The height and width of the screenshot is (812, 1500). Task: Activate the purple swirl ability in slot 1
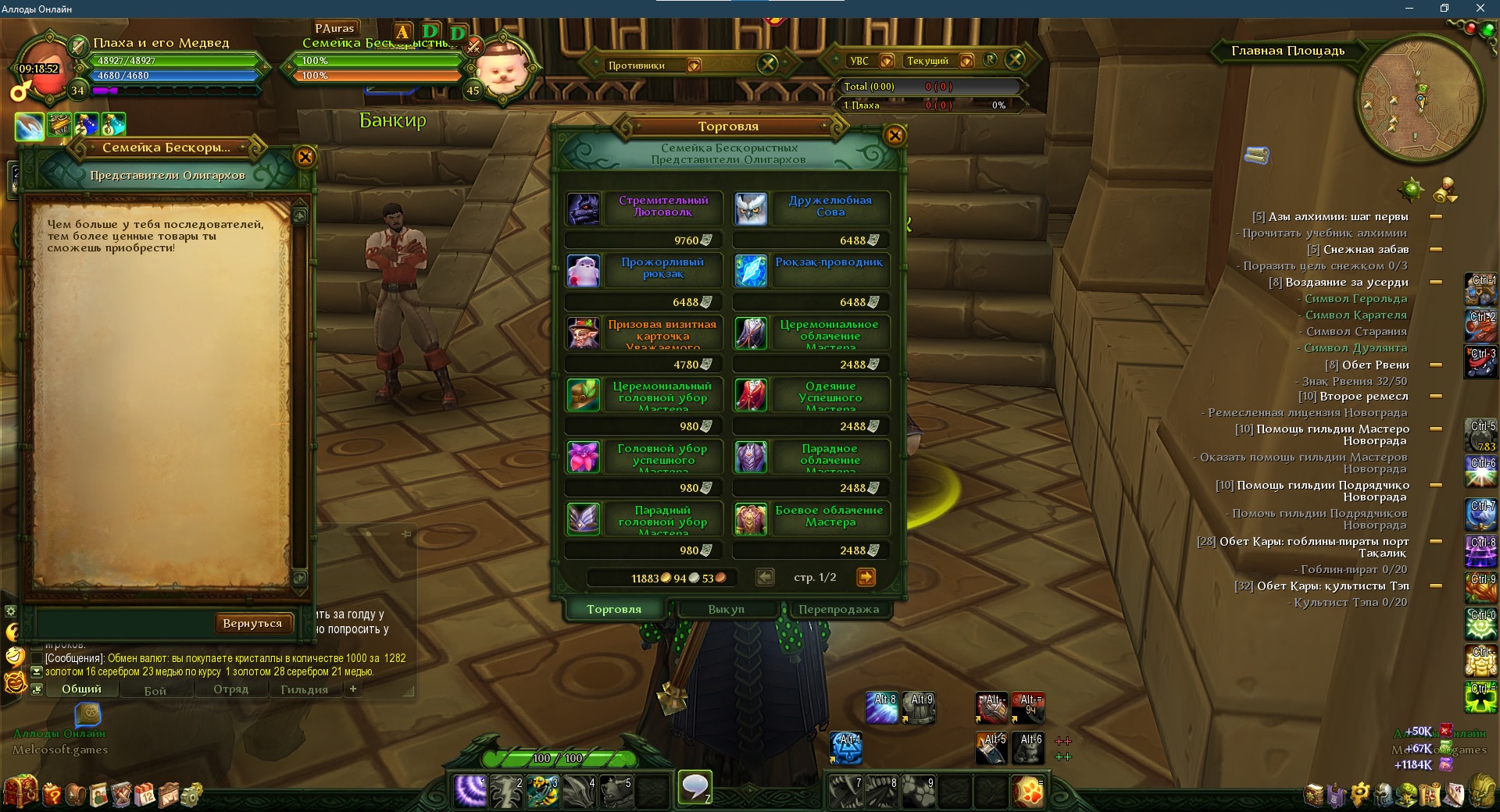pos(470,791)
